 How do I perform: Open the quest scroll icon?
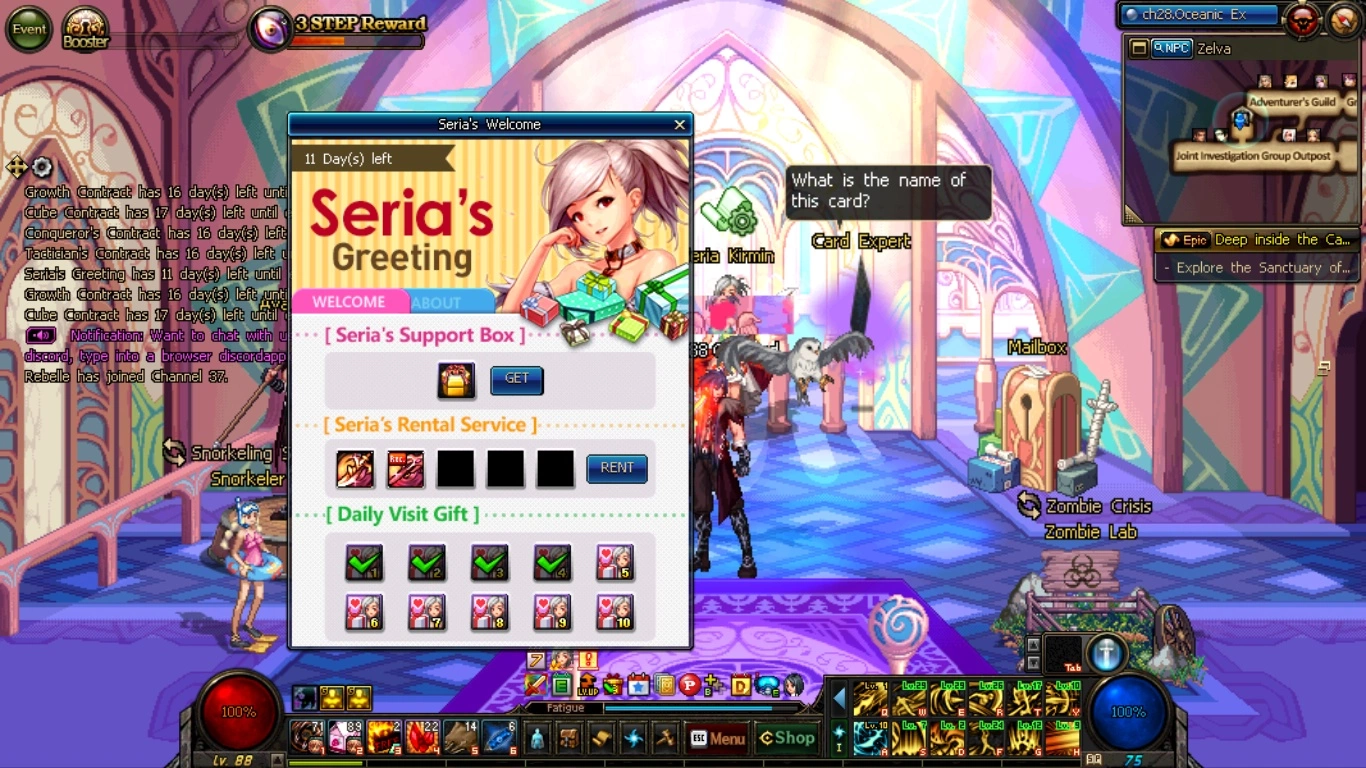tap(602, 739)
